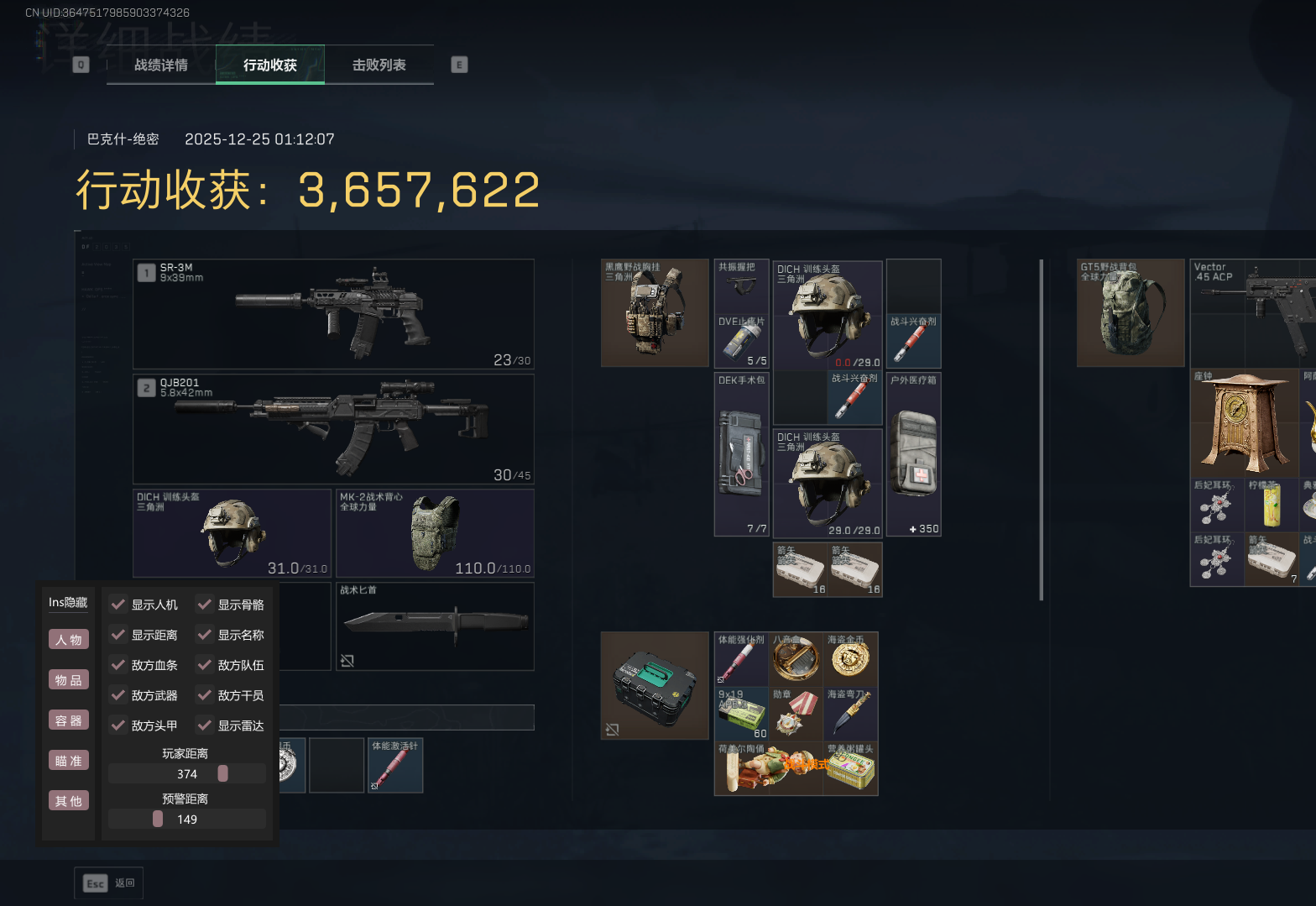Choose the 战术匕首 knife slot
The width and height of the screenshot is (1316, 906).
coord(435,626)
